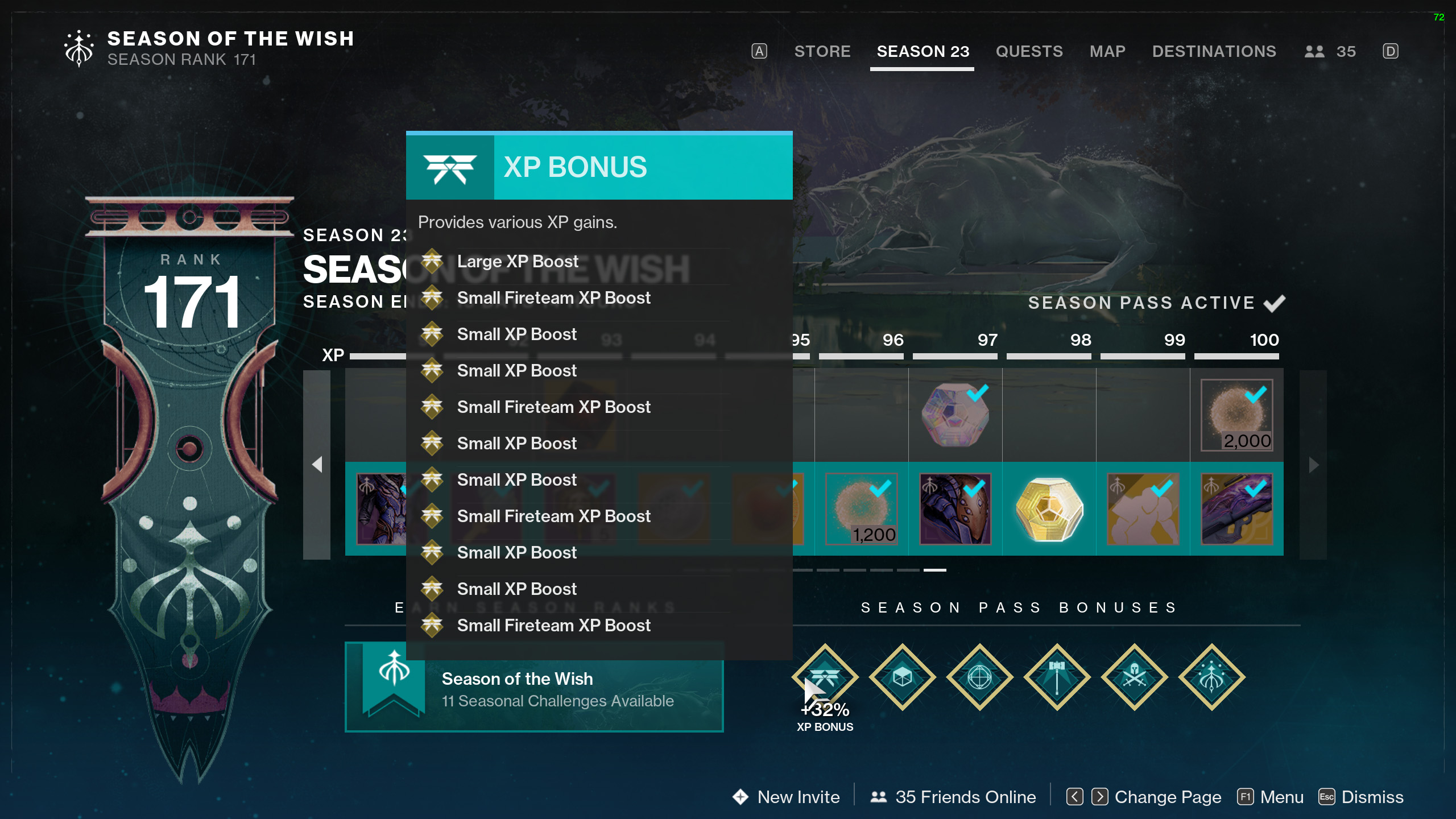This screenshot has height=819, width=1456.
Task: Open the Map tab
Action: tap(1107, 51)
